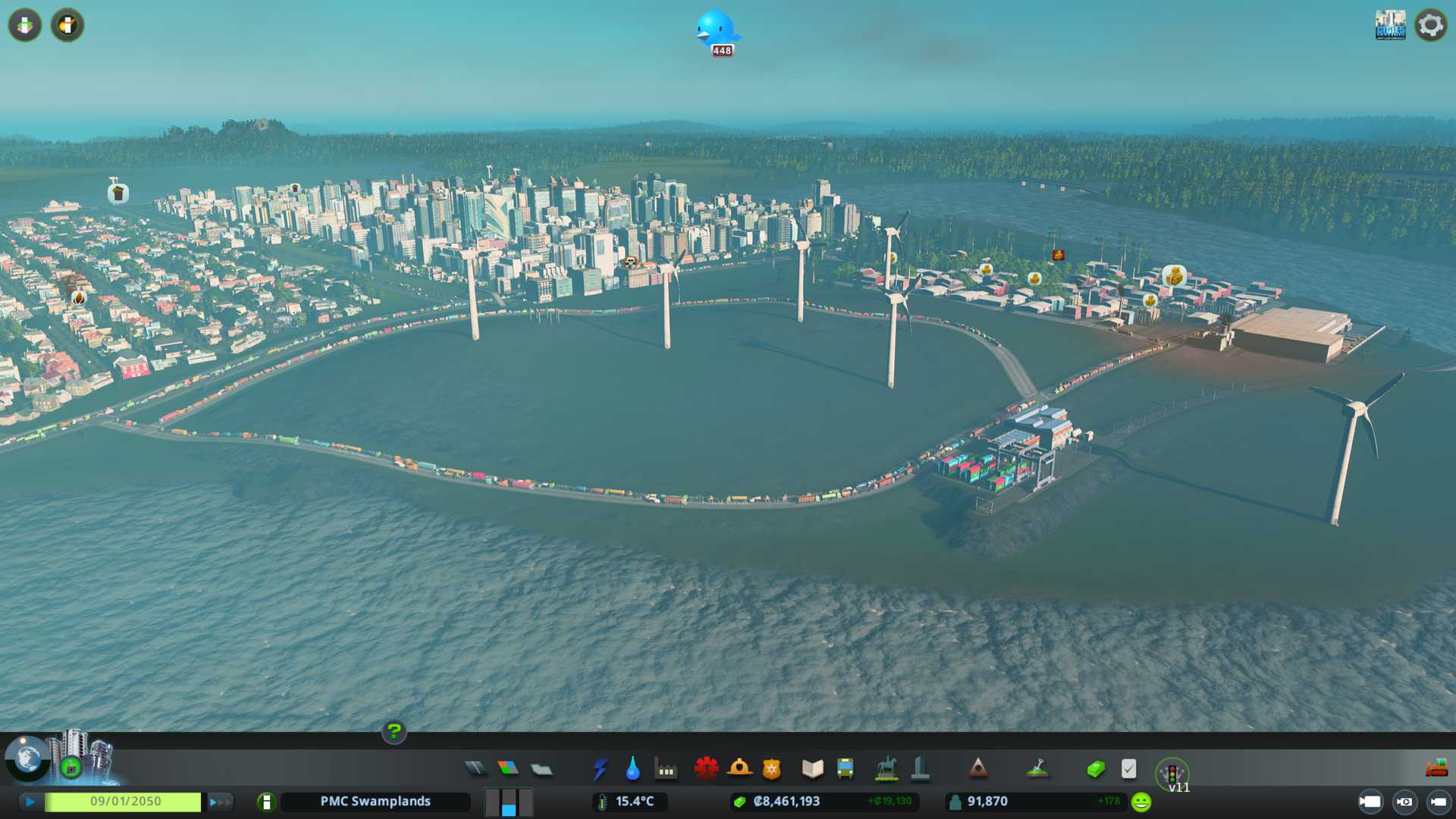Open the Police badge menu
1456x819 pixels.
coord(772,769)
